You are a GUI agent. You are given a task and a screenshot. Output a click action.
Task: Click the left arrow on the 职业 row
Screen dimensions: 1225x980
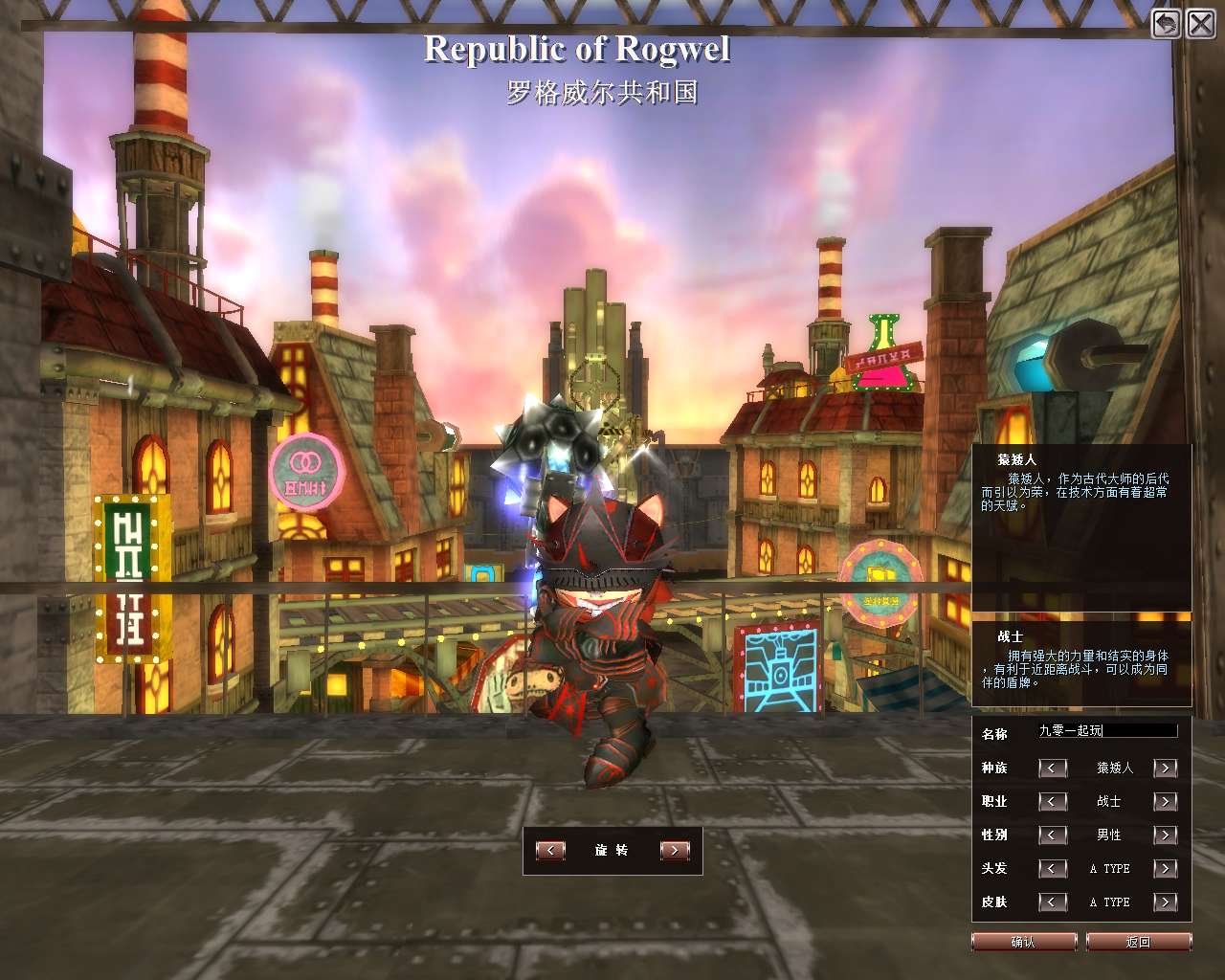(1053, 801)
